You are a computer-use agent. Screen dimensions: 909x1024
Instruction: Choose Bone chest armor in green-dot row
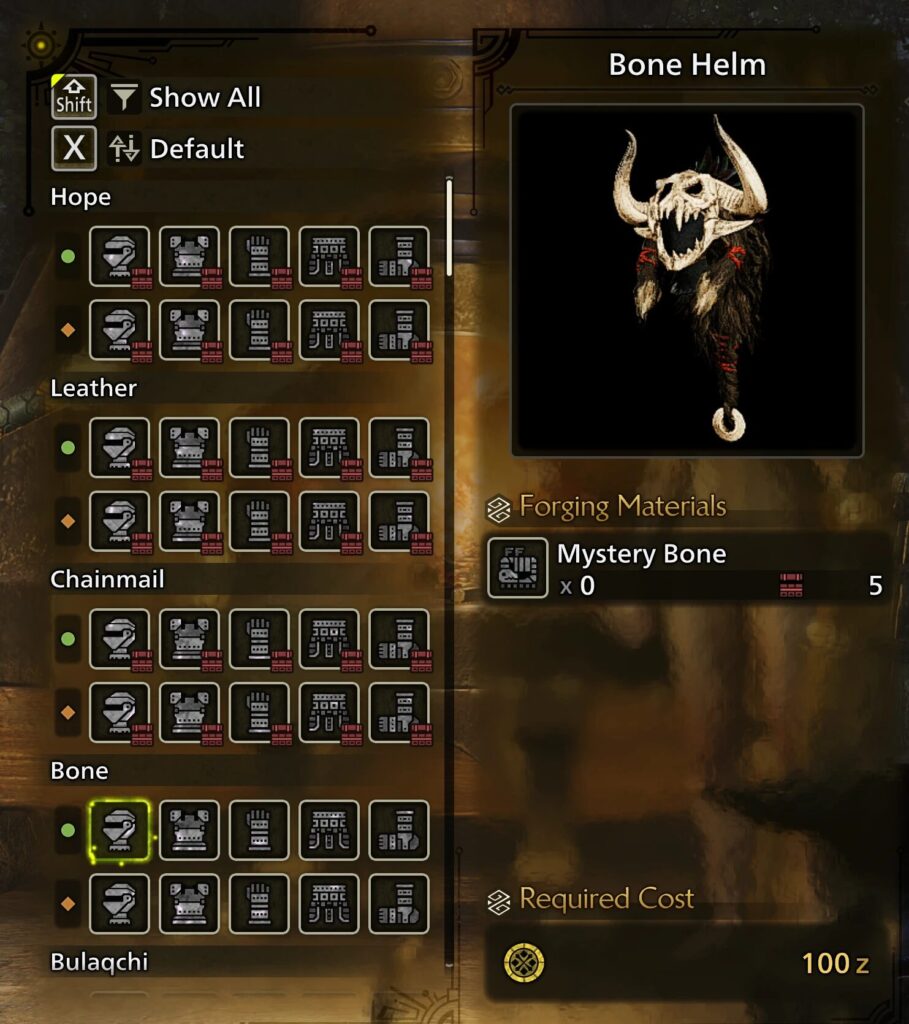[x=190, y=830]
